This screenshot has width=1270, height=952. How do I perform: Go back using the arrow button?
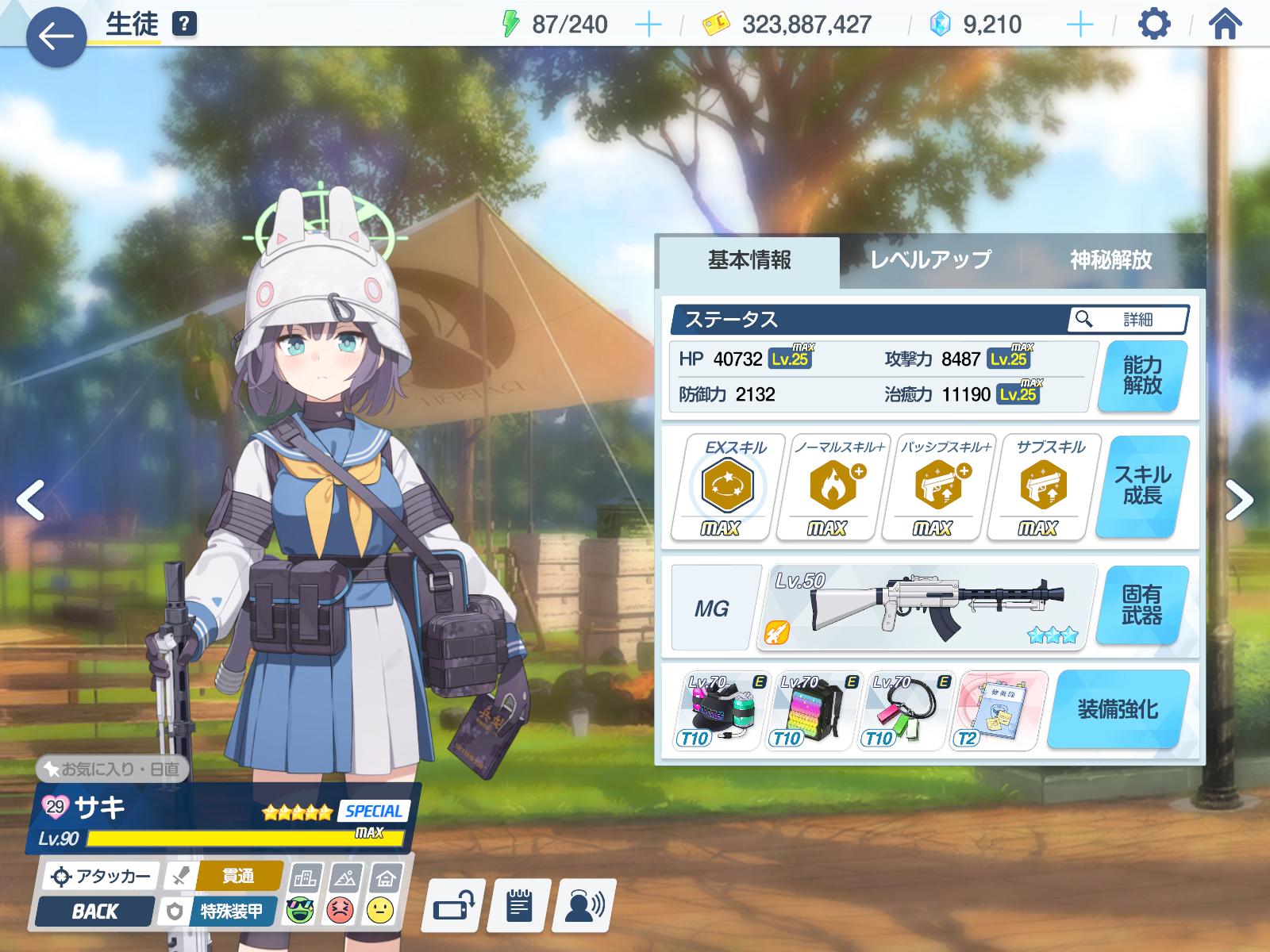tap(56, 36)
